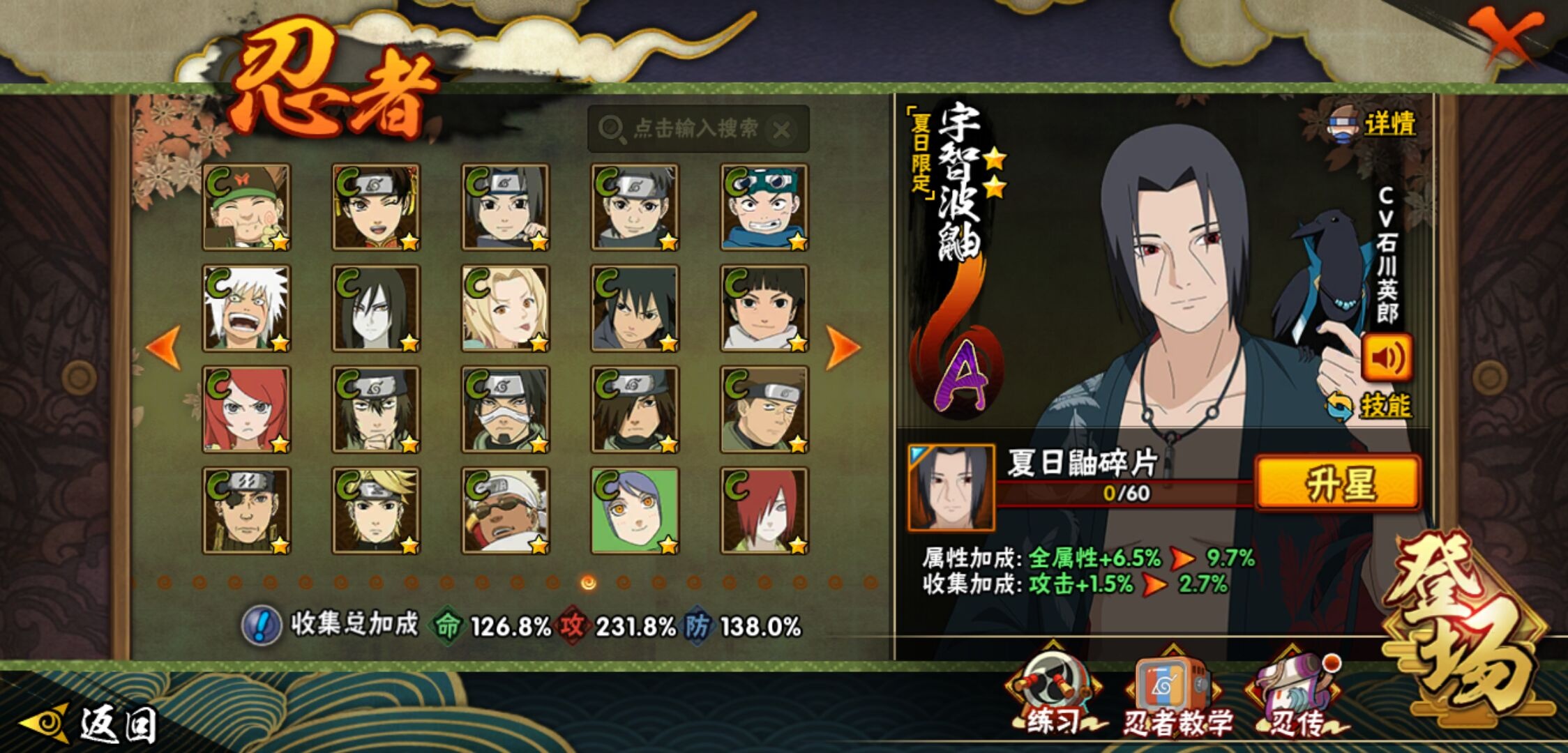
Task: Tap the 升星 star upgrade button
Action: click(1338, 482)
